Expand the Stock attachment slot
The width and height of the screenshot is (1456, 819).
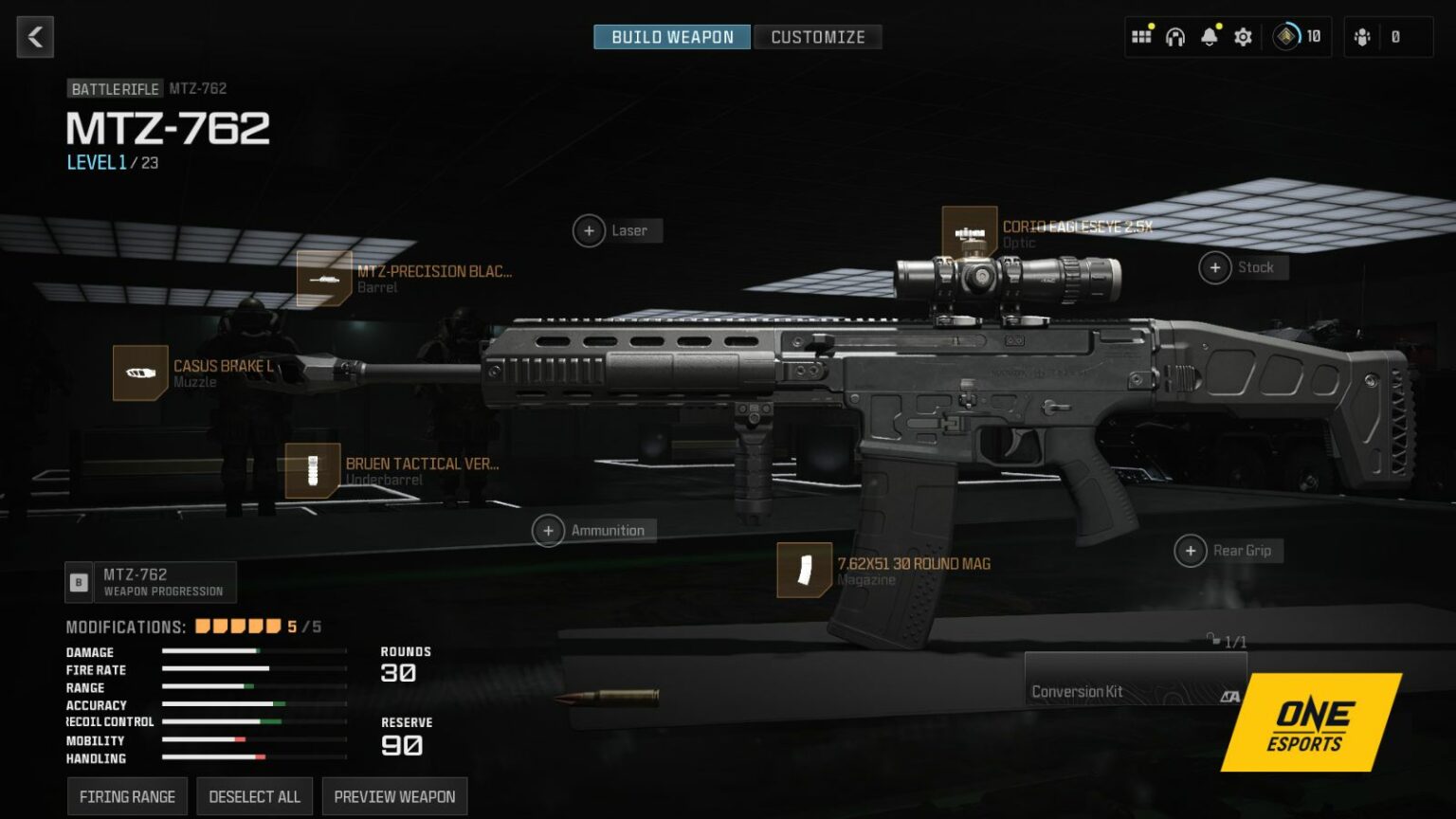pos(1215,267)
